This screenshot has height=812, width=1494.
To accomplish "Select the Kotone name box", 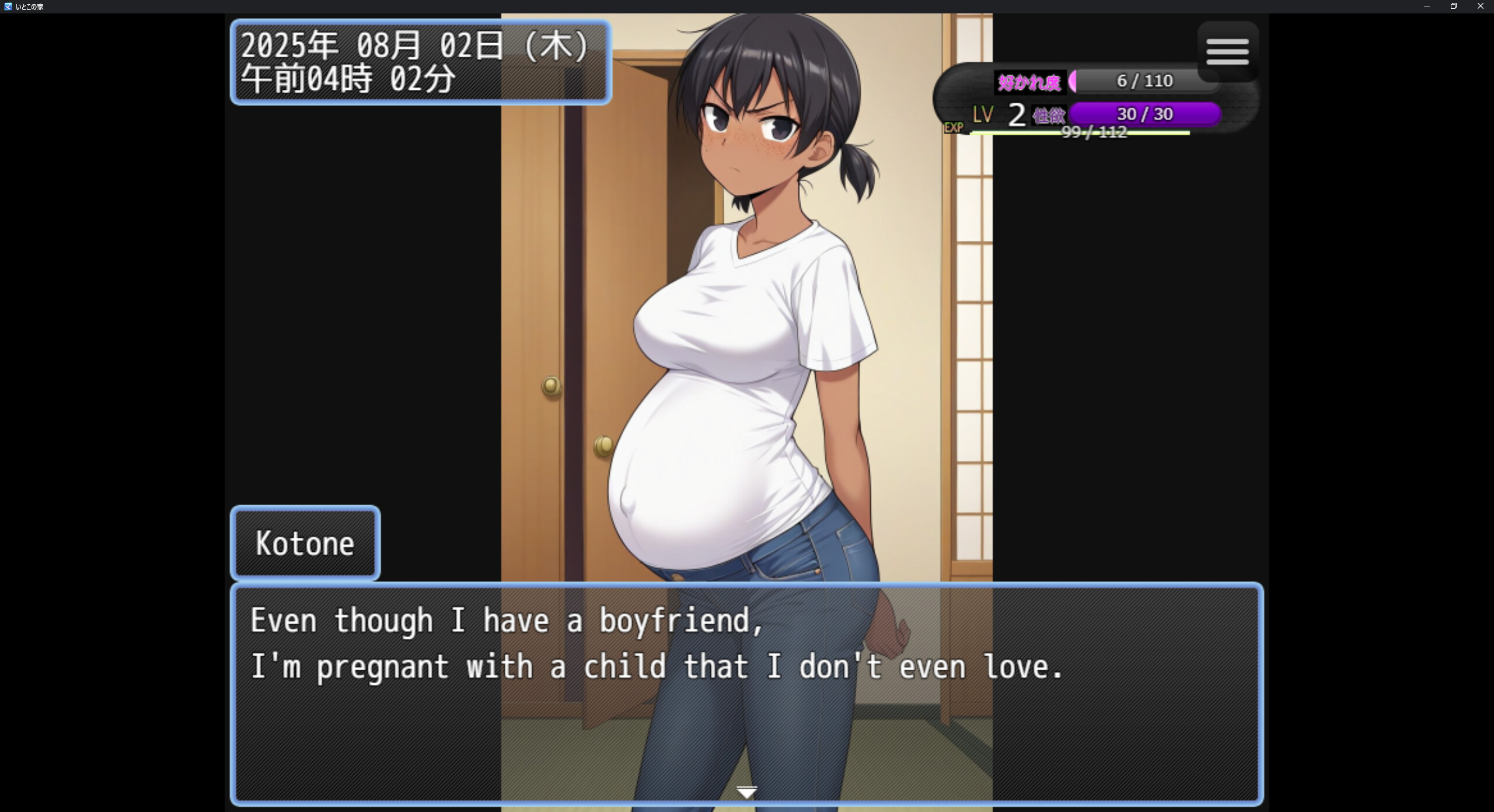I will 305,542.
